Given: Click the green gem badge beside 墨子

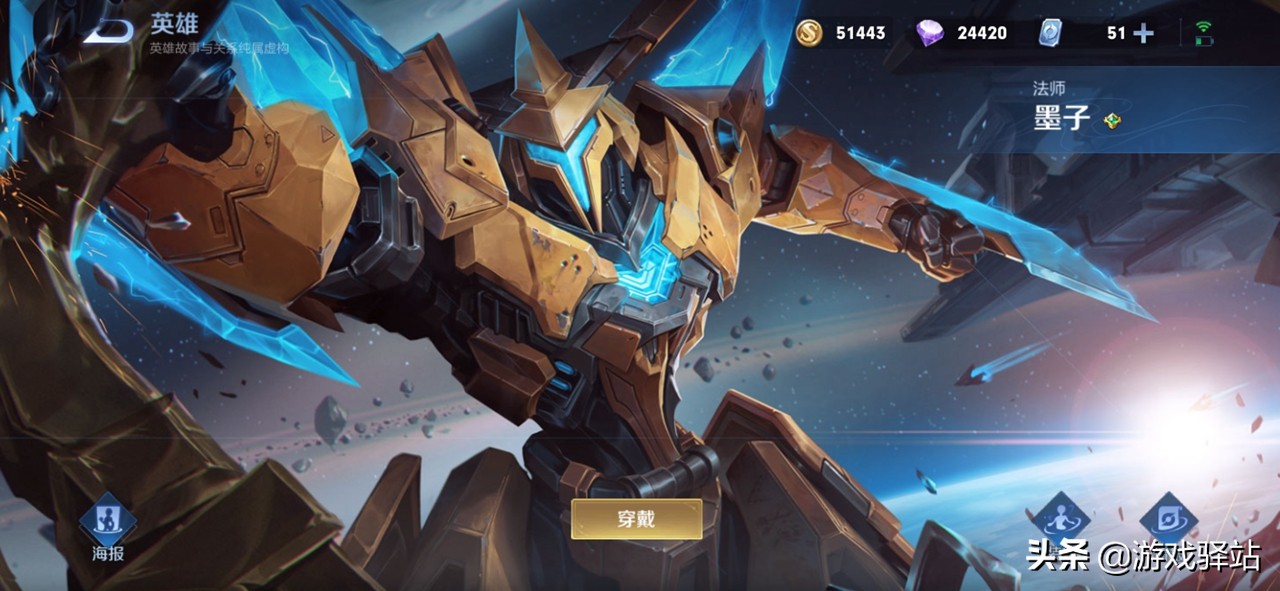Looking at the screenshot, I should click(1111, 121).
